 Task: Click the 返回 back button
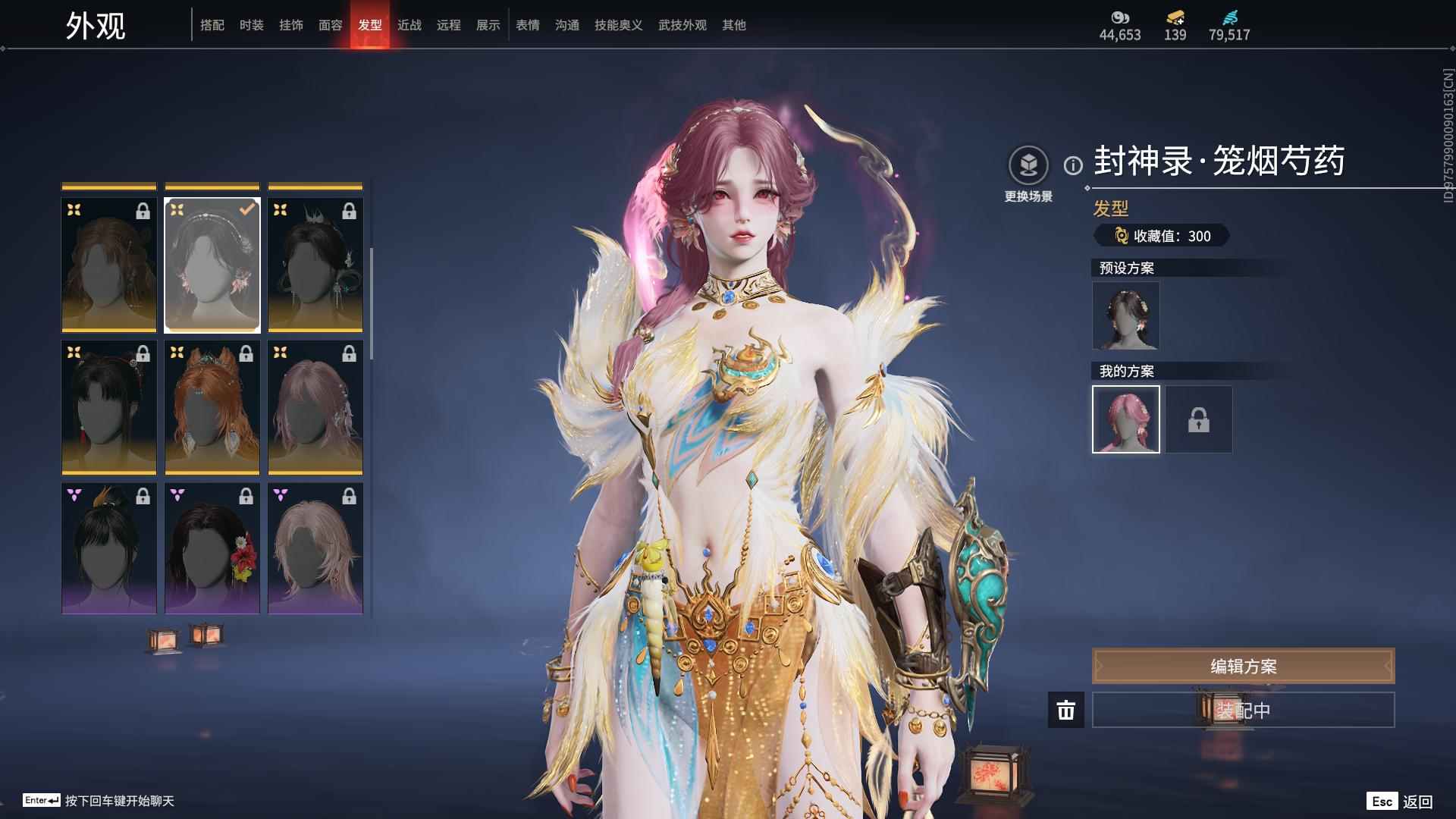[1400, 802]
